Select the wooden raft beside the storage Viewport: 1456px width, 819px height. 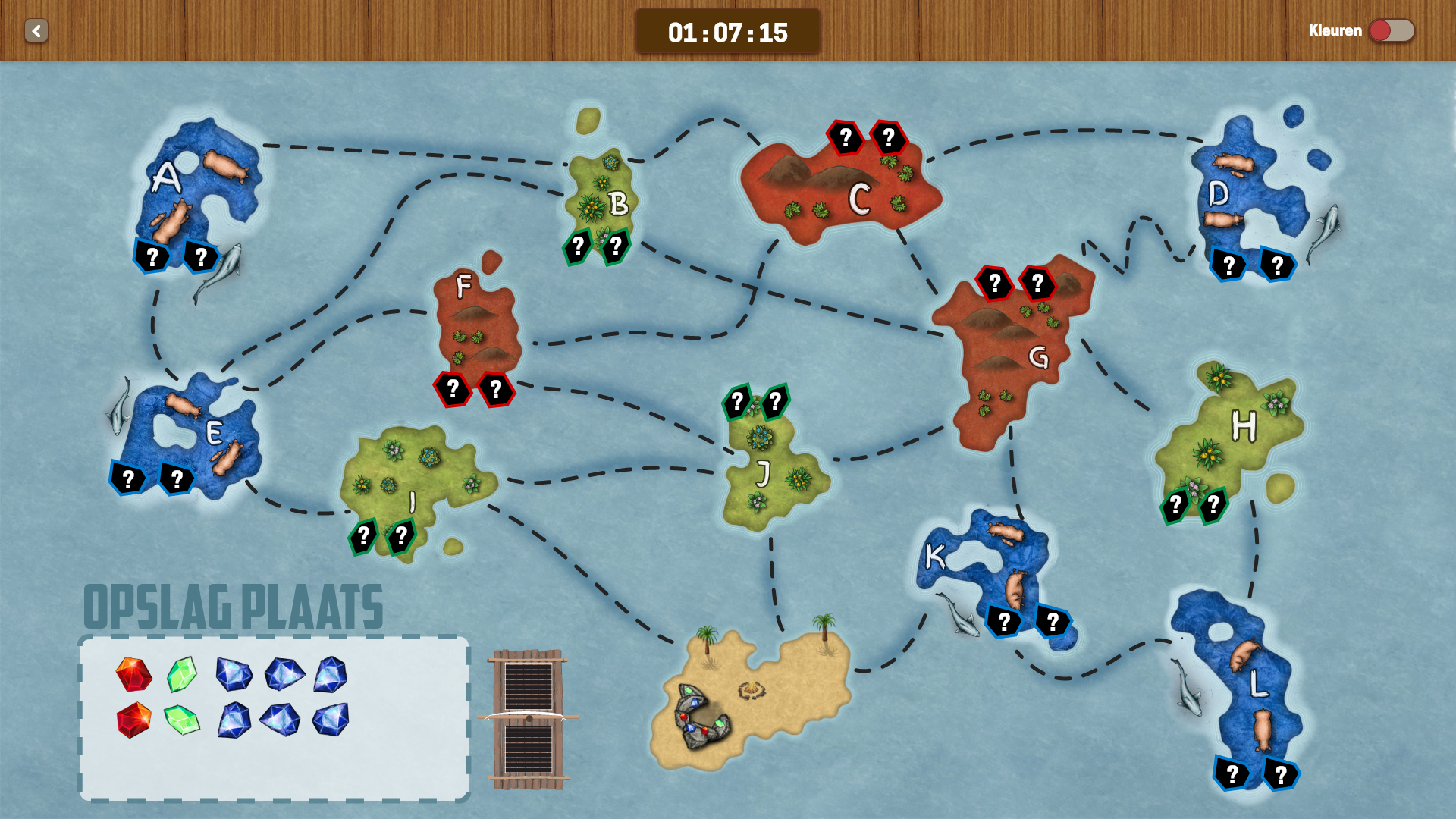529,718
